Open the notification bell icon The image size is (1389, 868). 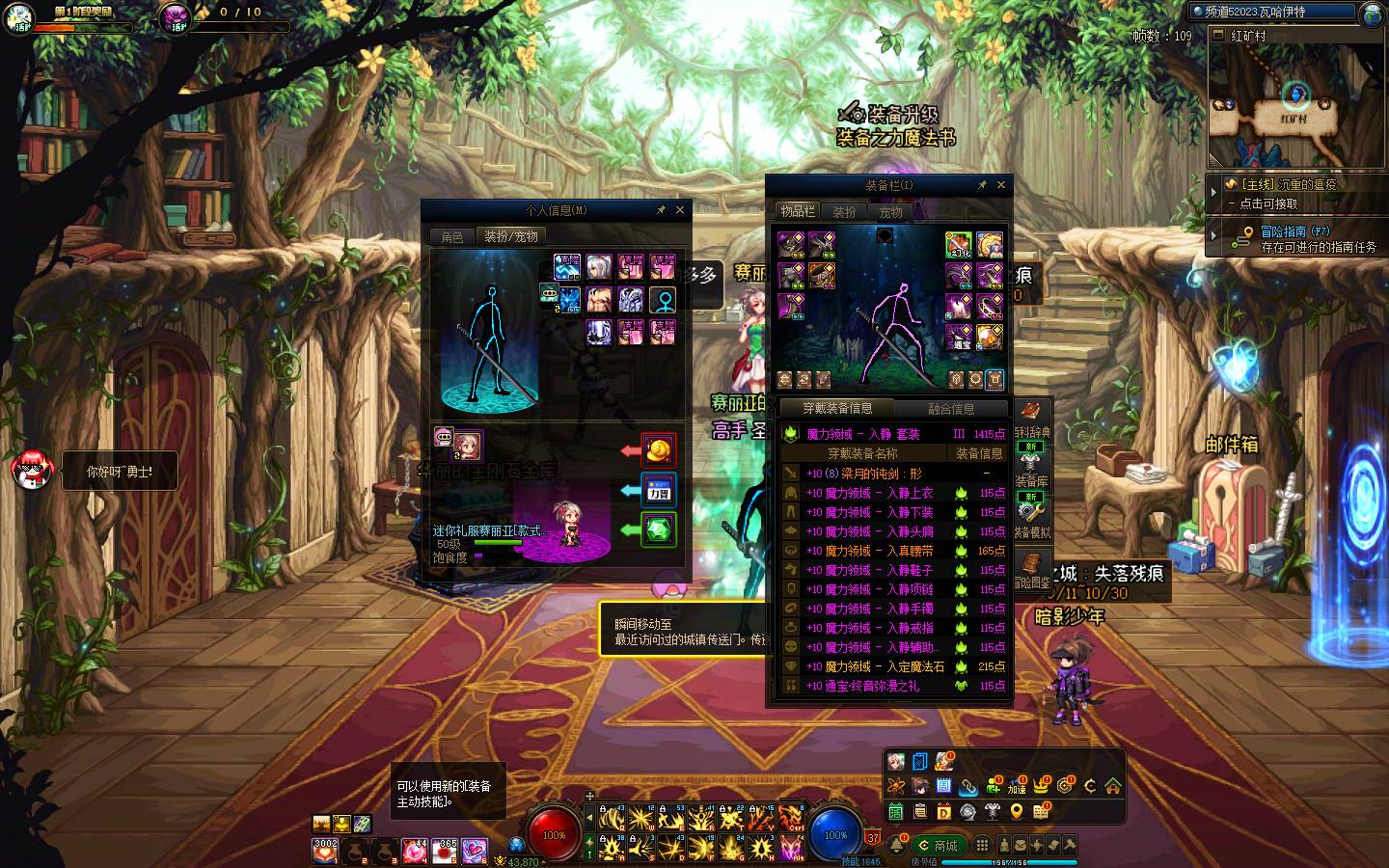[896, 846]
